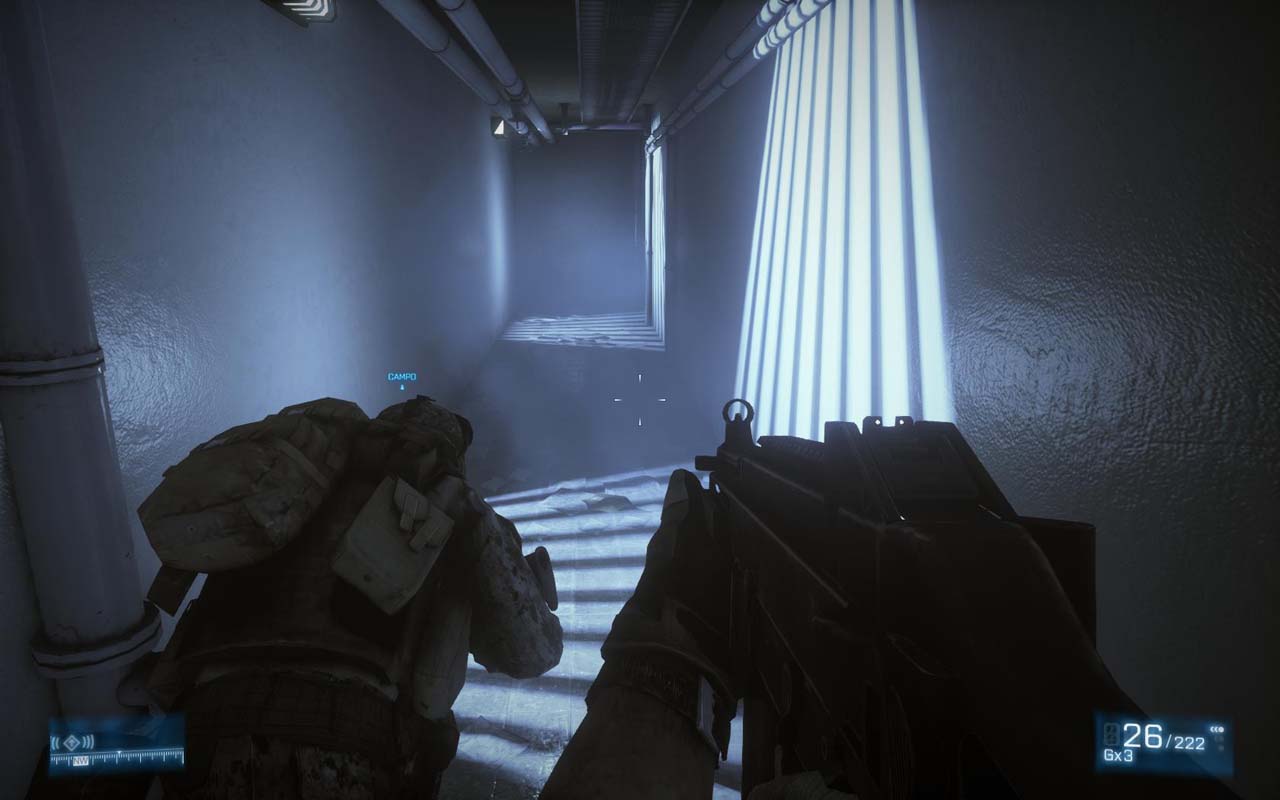Click the compass tick slider at current heading

(119, 752)
